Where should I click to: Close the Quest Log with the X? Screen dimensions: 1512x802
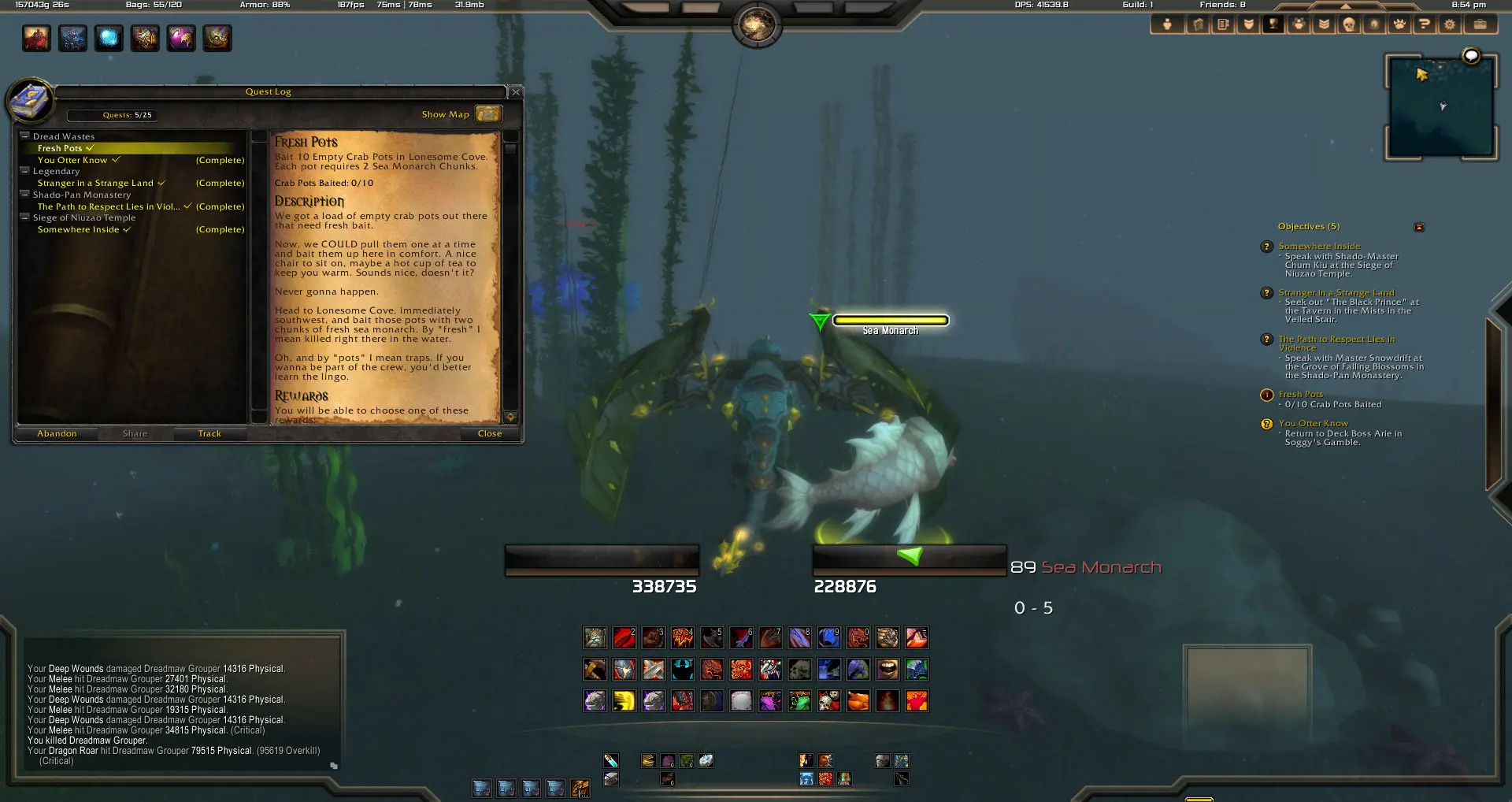pos(516,92)
